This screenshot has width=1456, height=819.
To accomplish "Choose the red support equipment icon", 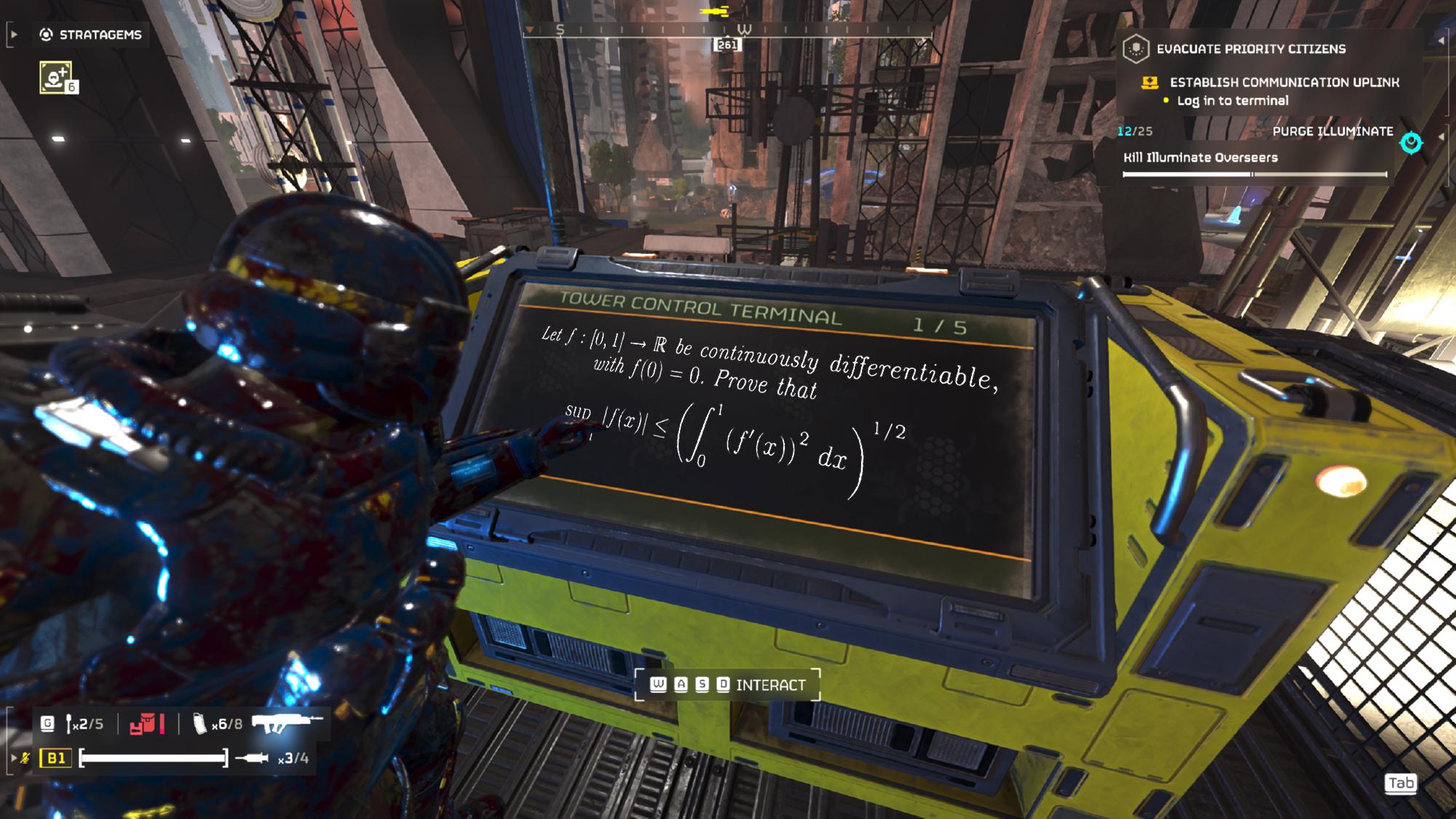I will pyautogui.click(x=147, y=724).
